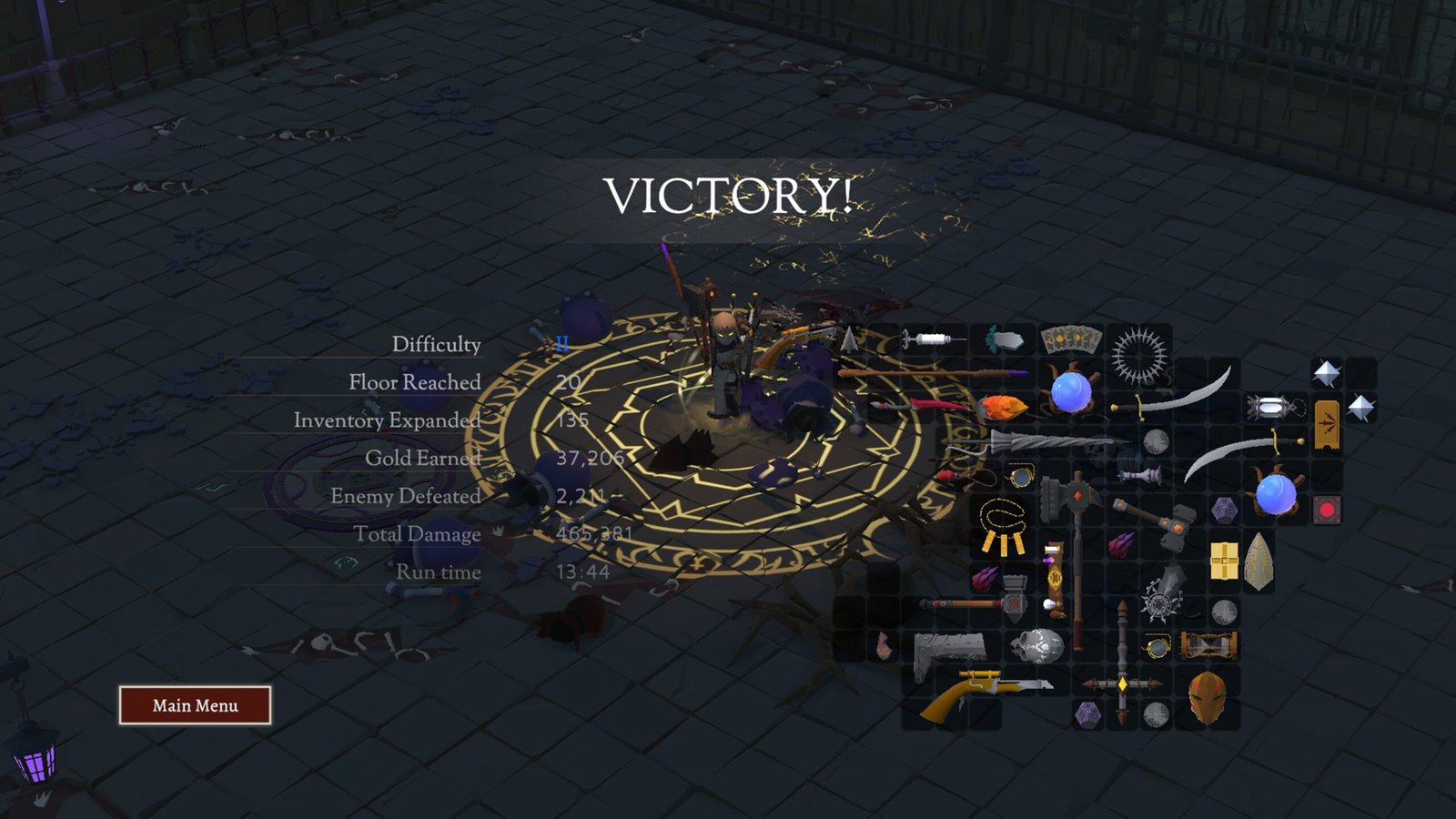The height and width of the screenshot is (819, 1456).
Task: Pick the hourglass item
Action: [1208, 646]
